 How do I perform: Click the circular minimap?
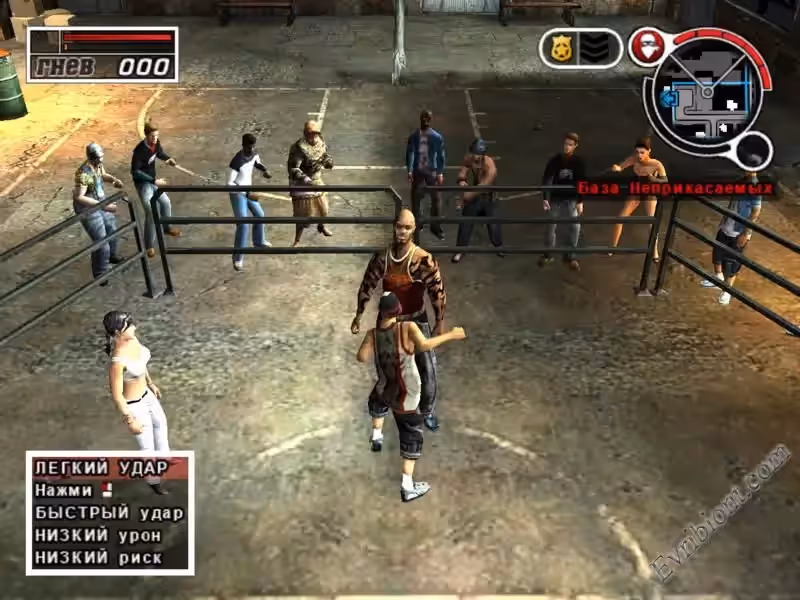[x=707, y=94]
